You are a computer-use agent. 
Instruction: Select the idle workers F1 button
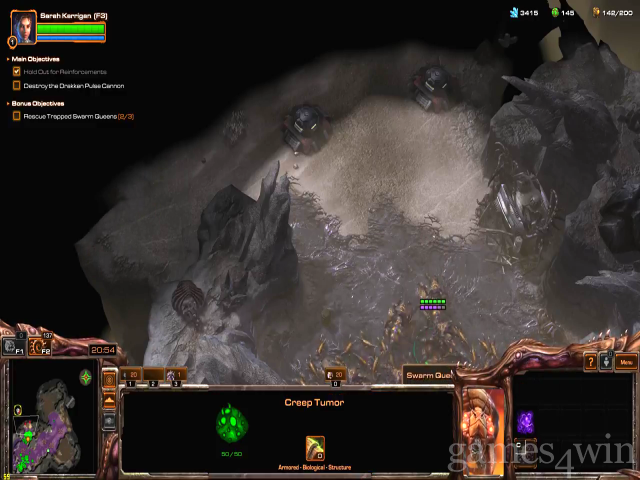[x=14, y=348]
